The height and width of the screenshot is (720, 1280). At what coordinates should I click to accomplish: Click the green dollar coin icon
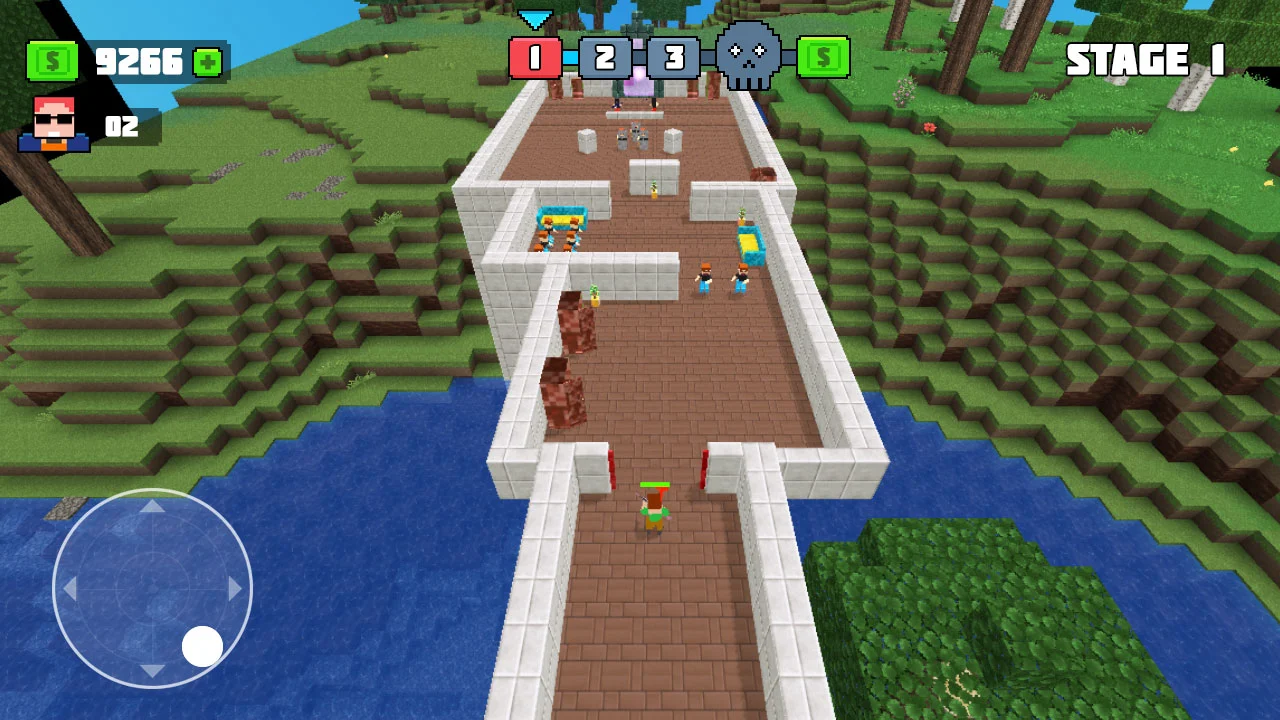tap(53, 62)
